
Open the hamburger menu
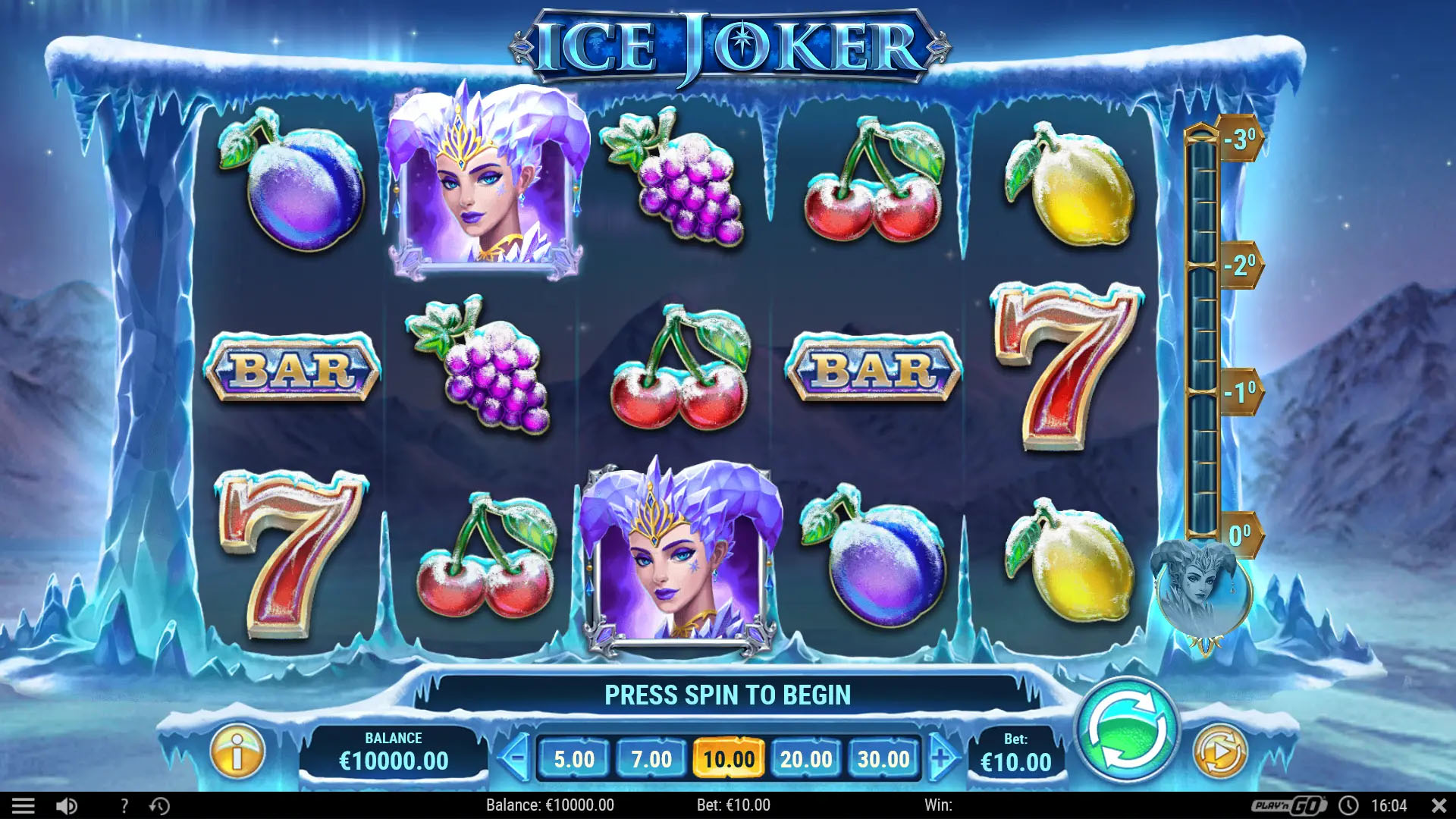[x=24, y=805]
